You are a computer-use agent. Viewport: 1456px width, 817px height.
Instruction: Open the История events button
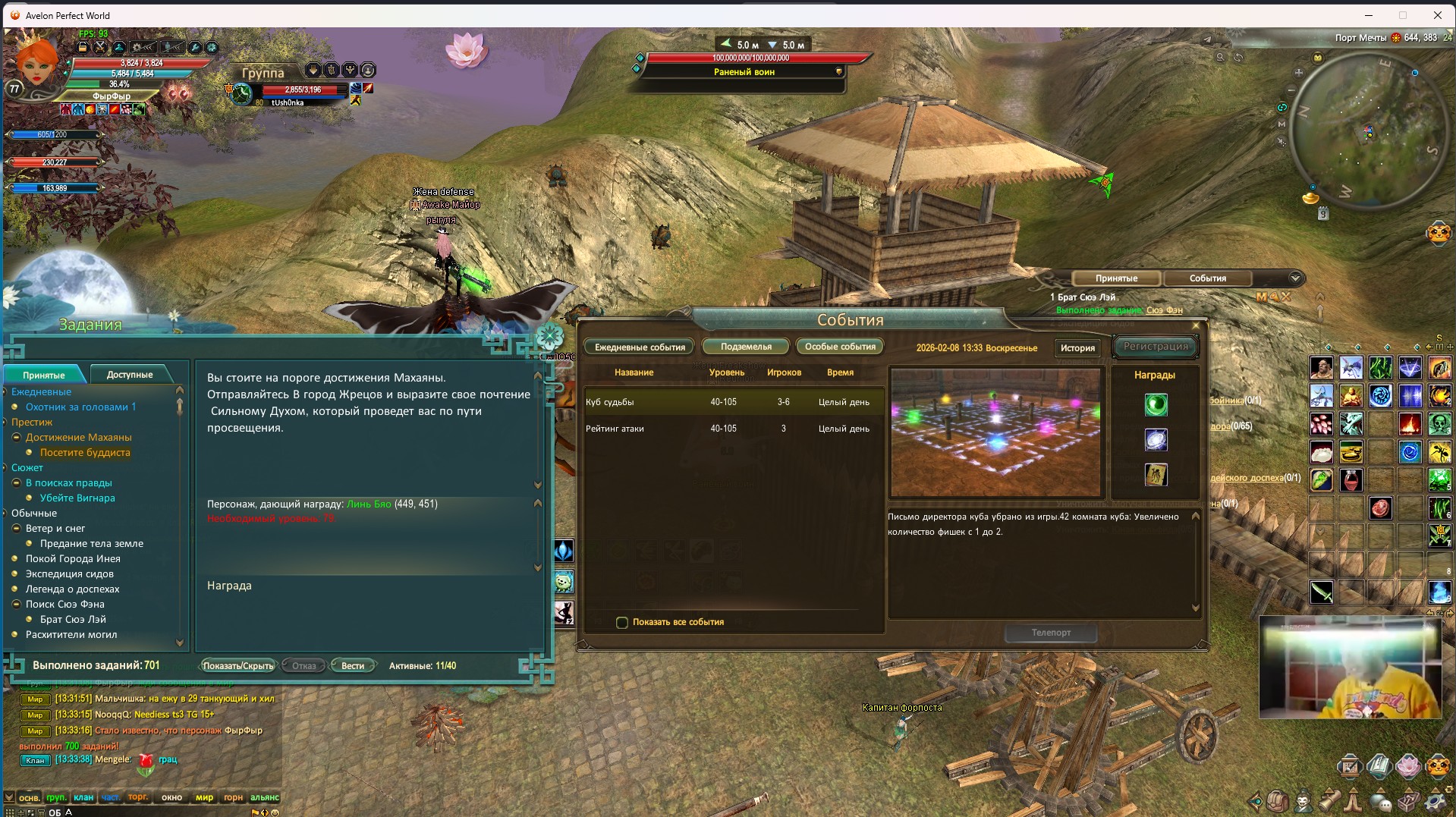(1077, 348)
